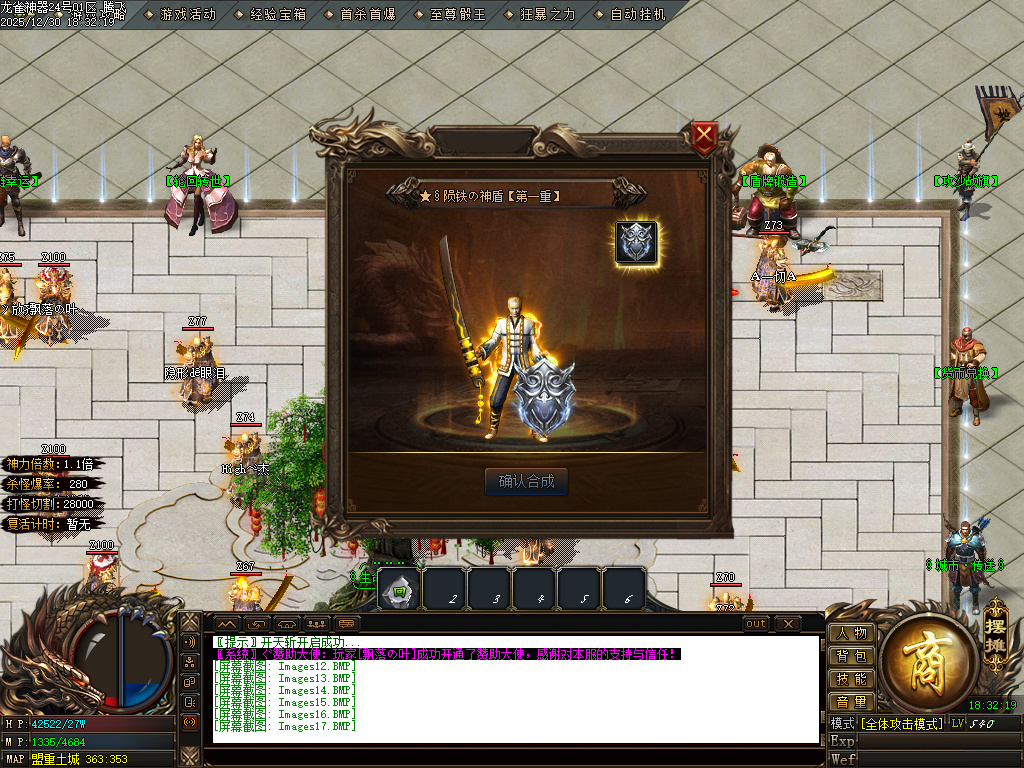
Task: Open the 人物 character panel
Action: click(x=851, y=633)
